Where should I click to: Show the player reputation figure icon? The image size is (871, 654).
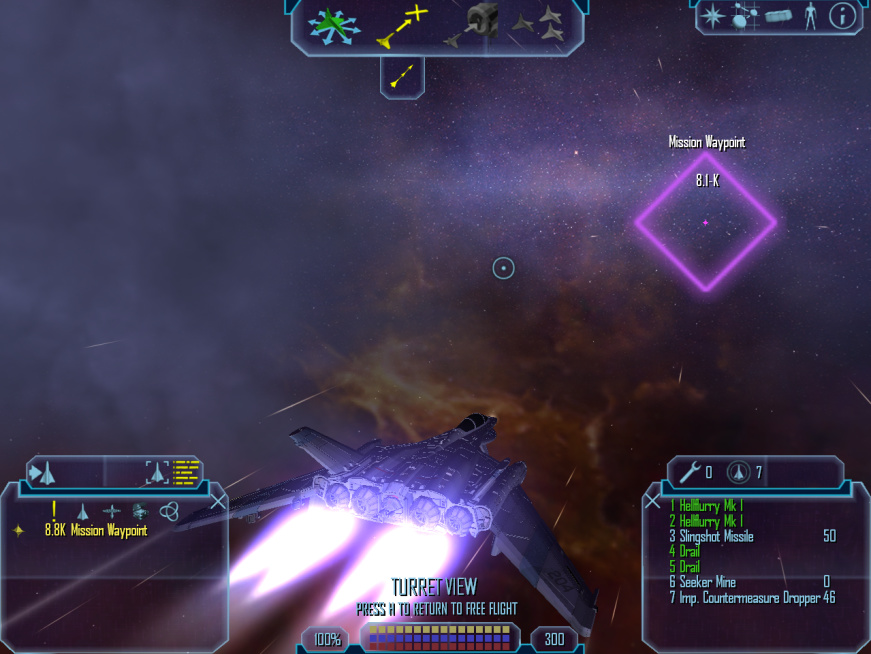pos(810,16)
